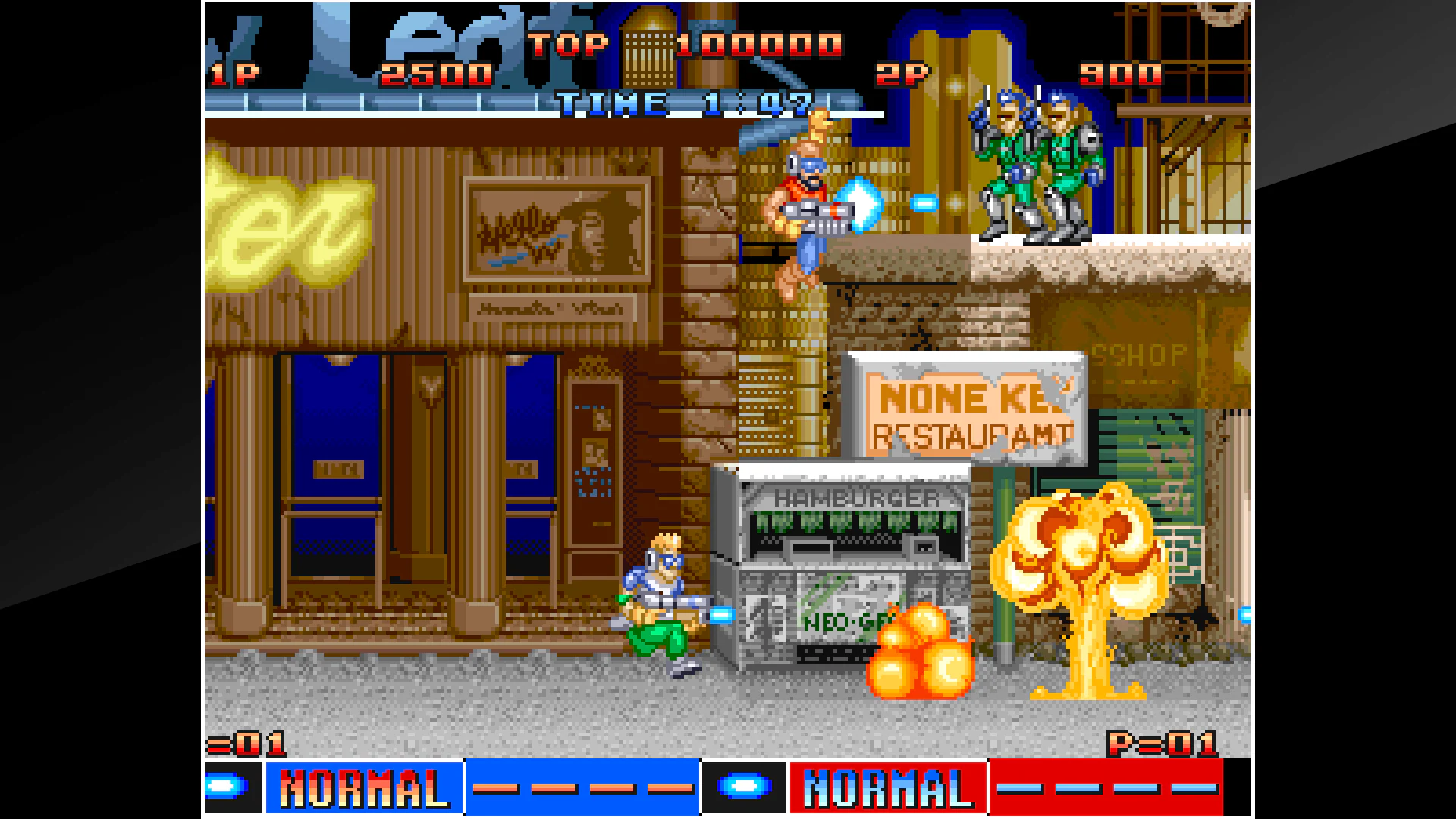1456x819 pixels.
Task: Click the blue orb icon beside 1P NORMAL bar
Action: (x=227, y=789)
